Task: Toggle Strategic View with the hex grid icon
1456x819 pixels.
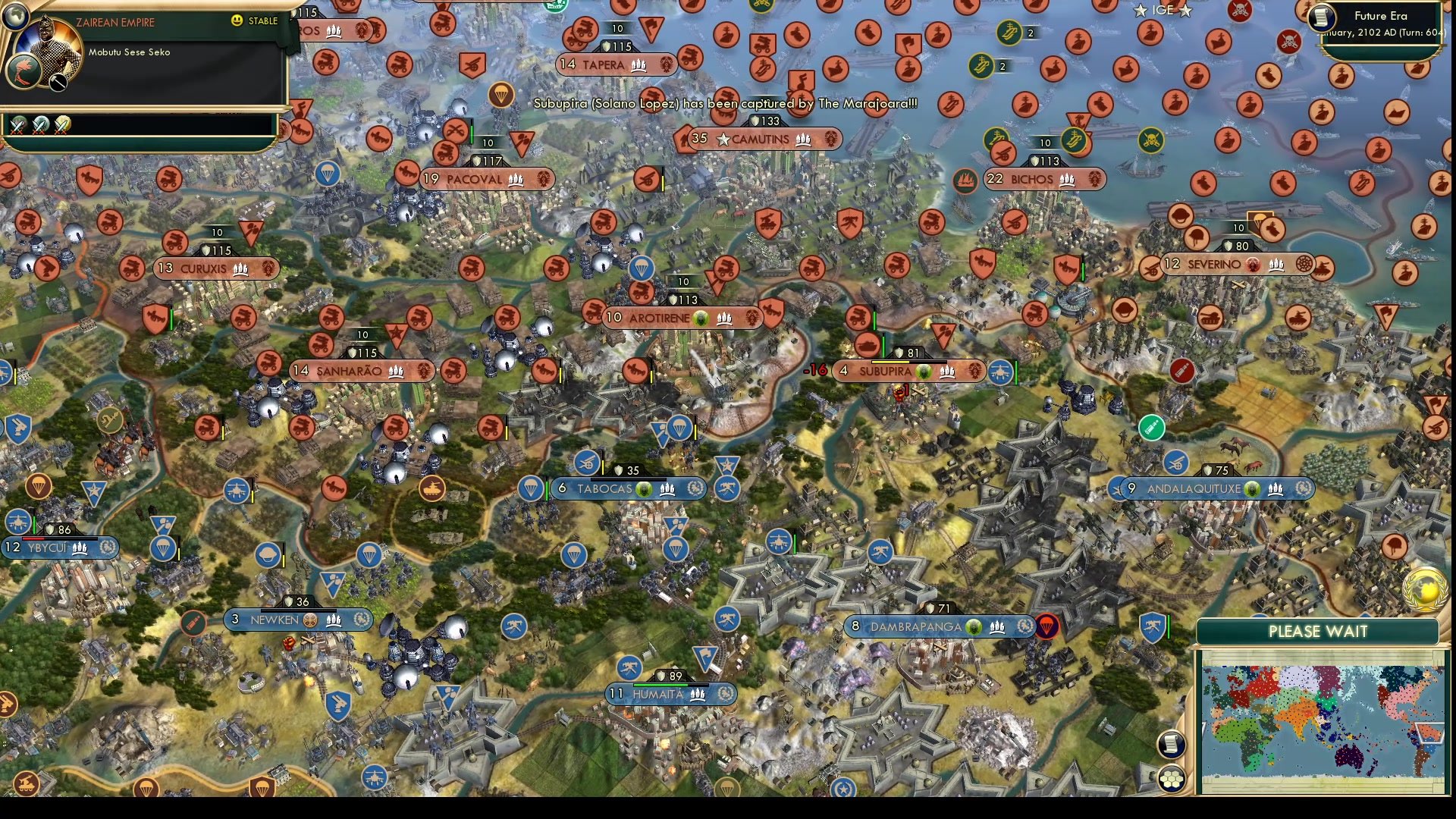Action: (x=1172, y=780)
